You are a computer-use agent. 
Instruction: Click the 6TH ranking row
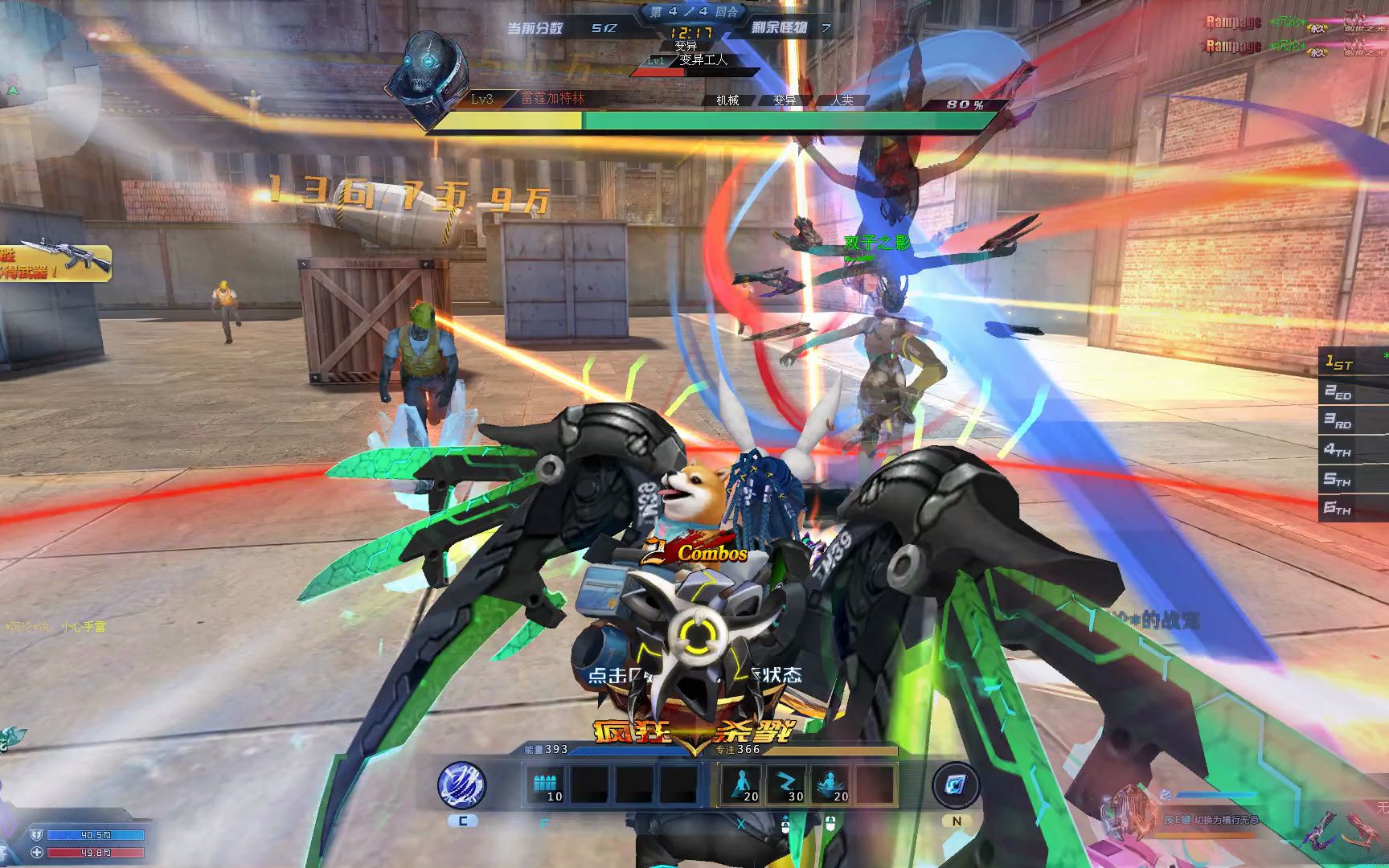pos(1352,508)
